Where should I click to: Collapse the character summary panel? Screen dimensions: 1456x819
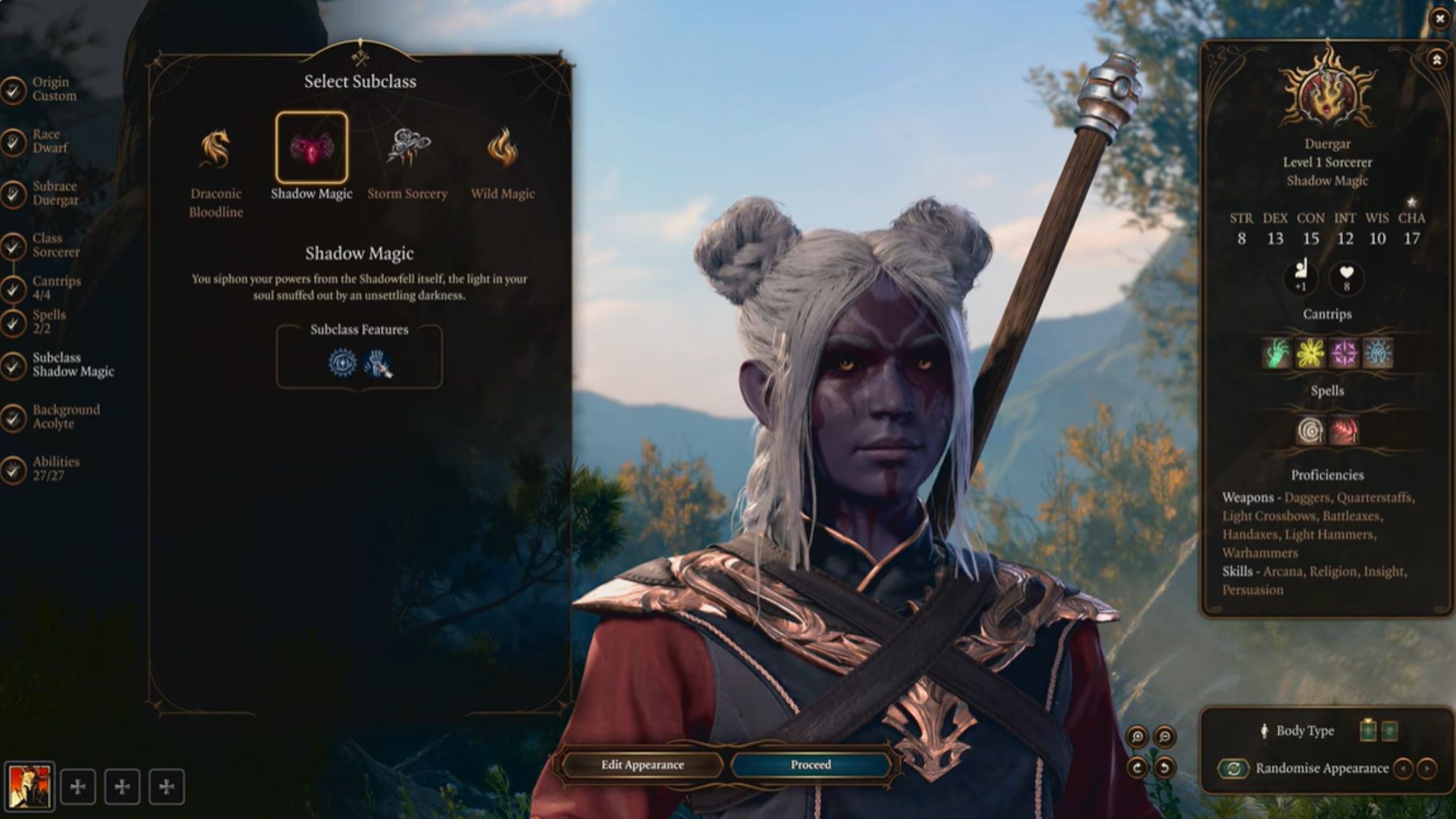pyautogui.click(x=1437, y=60)
